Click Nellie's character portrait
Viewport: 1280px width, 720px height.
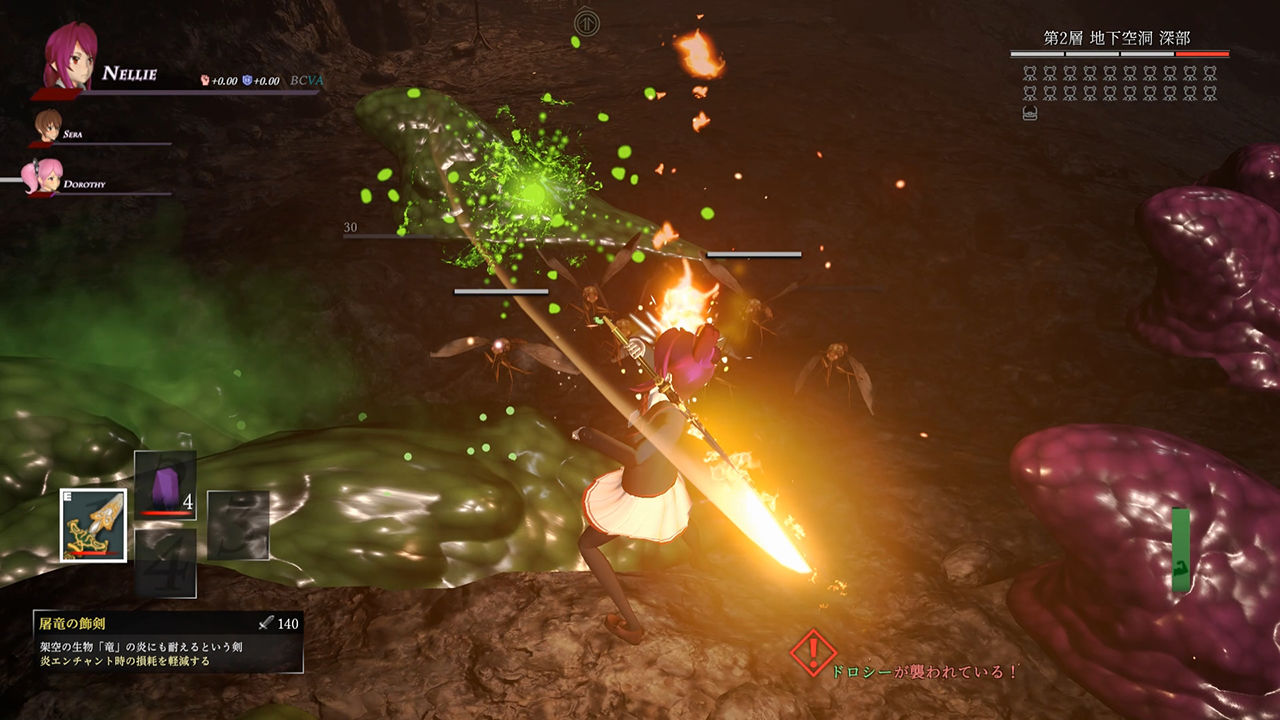click(x=70, y=56)
